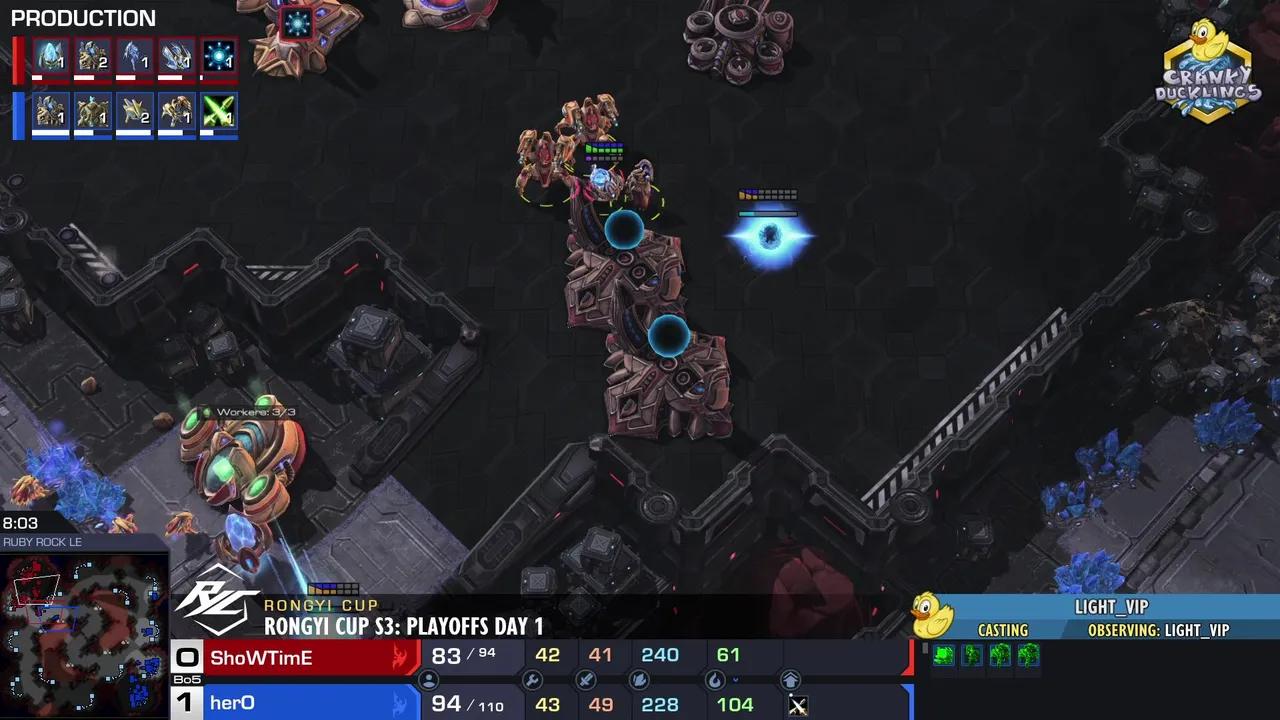
Task: Click the Cranky Ducklings logo
Action: point(1207,65)
